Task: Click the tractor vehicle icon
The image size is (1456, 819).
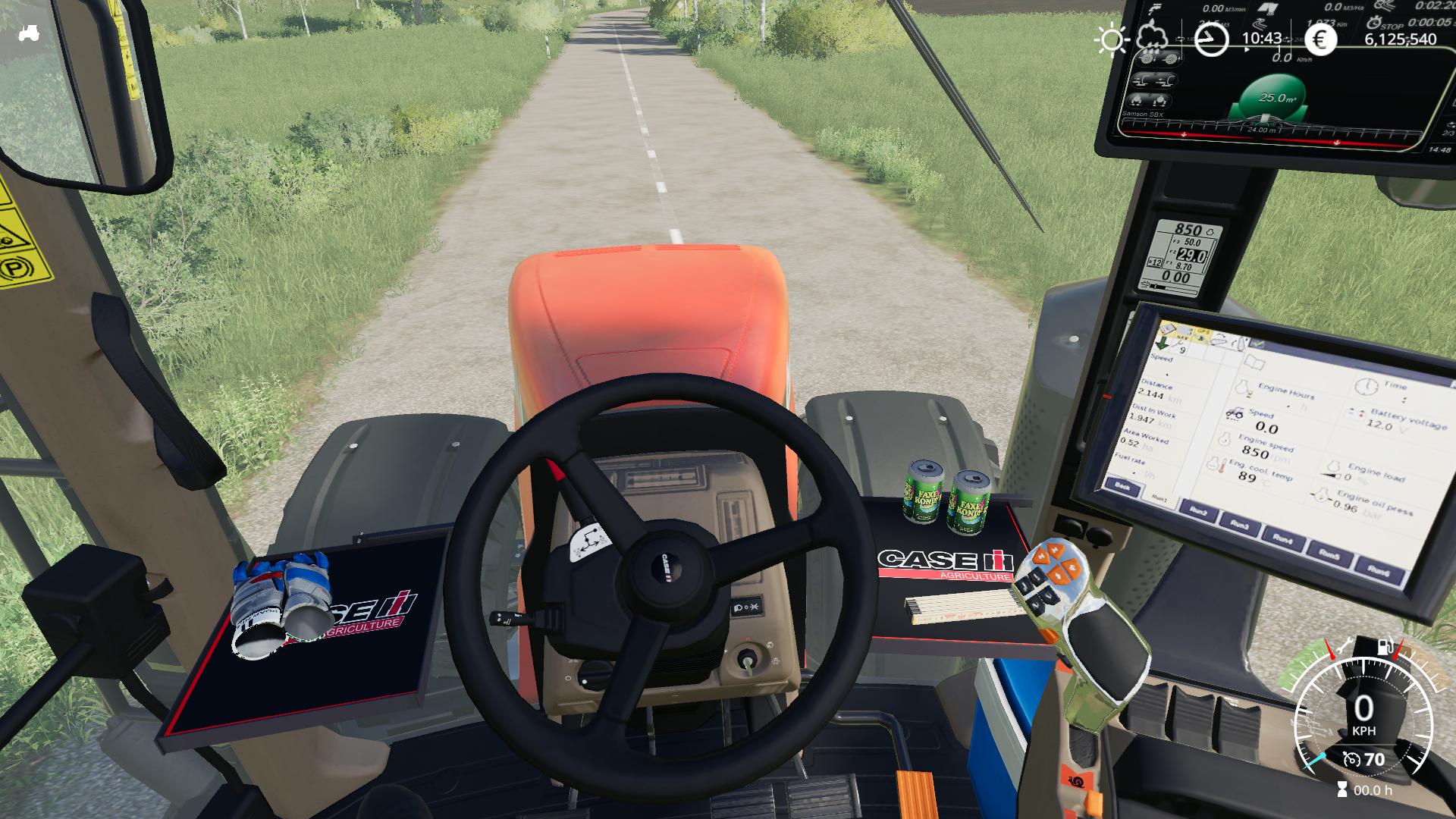Action: pyautogui.click(x=29, y=33)
